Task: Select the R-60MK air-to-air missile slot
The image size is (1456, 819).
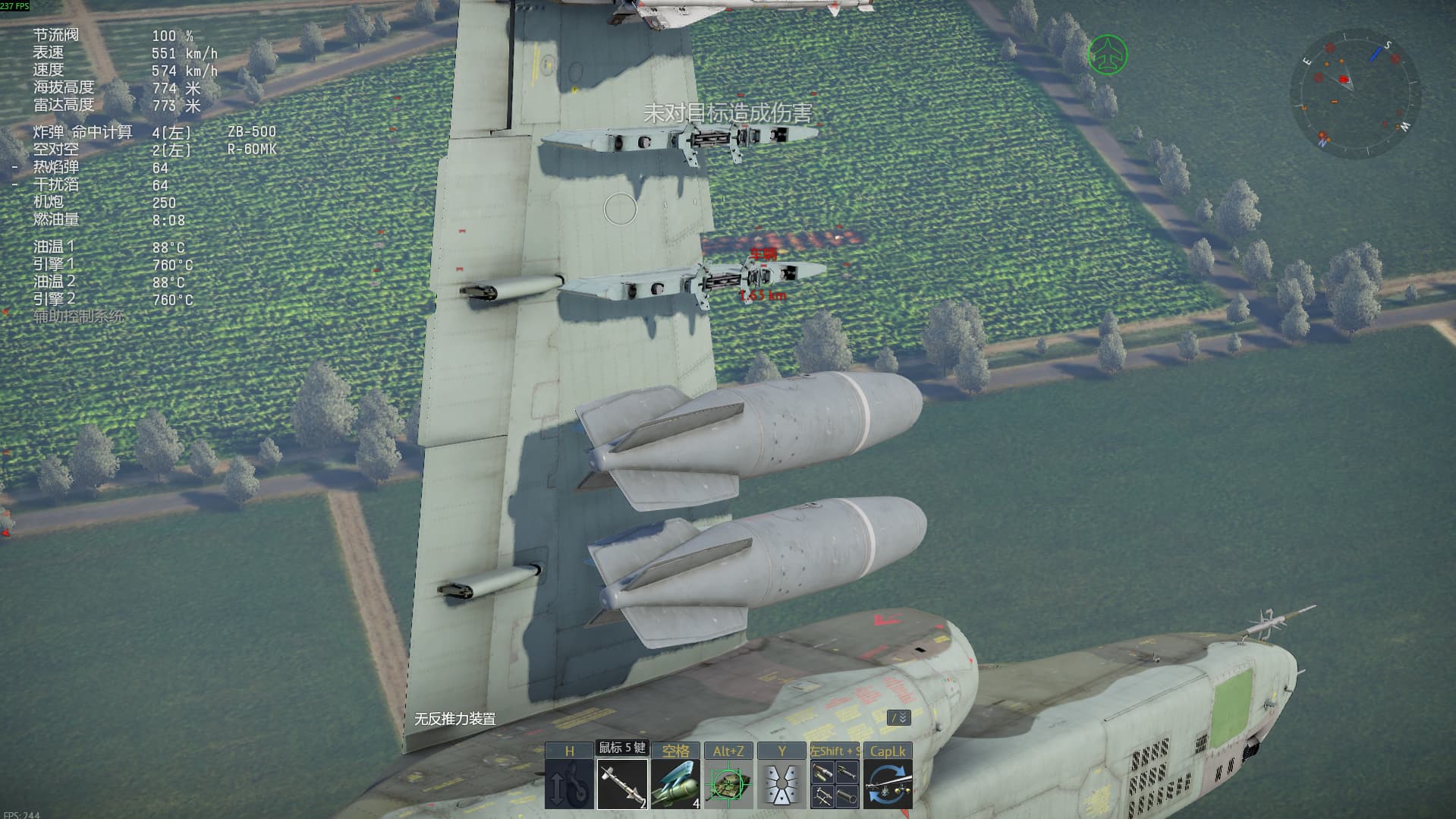Action: (x=622, y=784)
